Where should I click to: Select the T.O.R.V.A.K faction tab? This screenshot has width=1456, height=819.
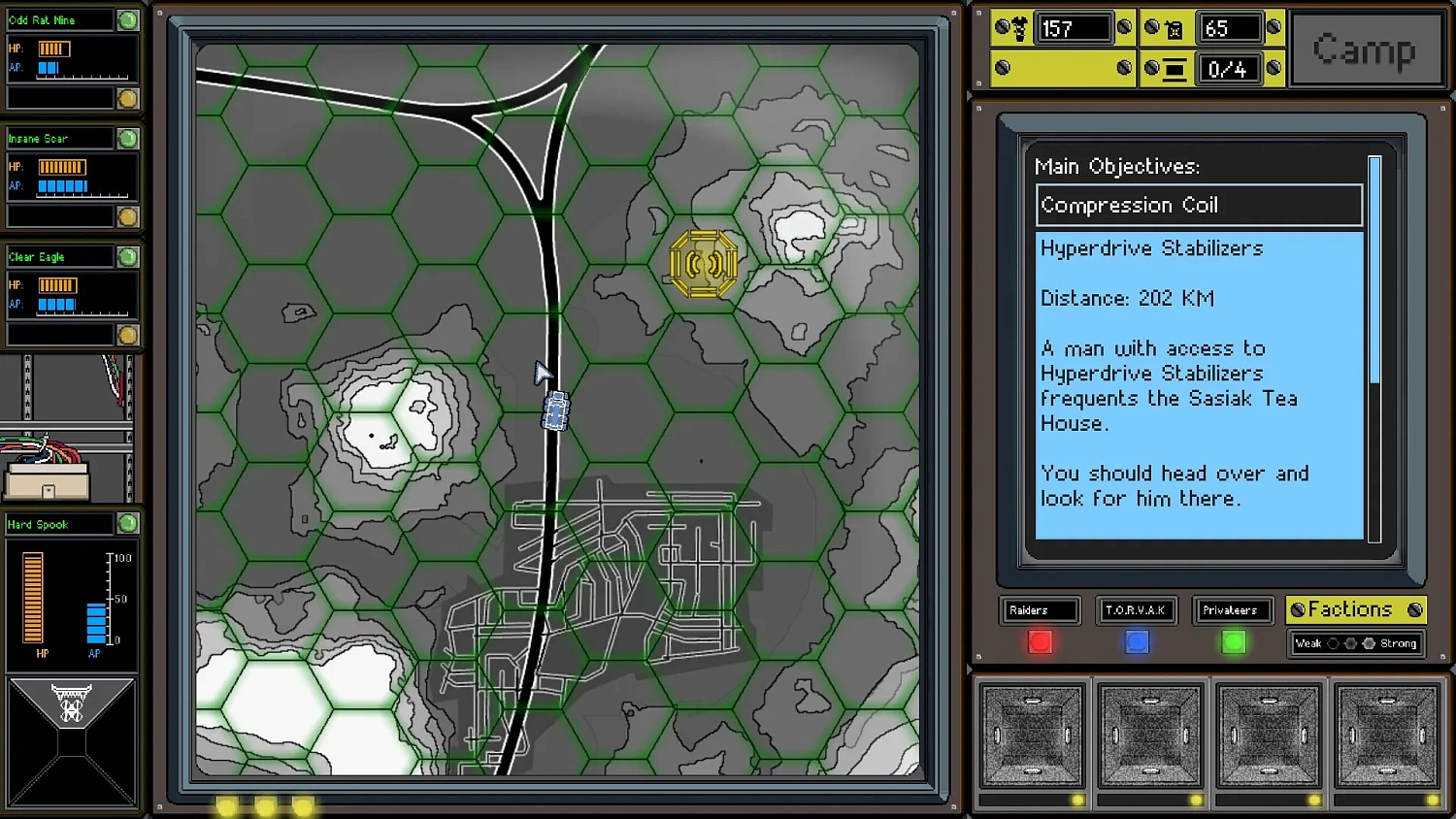point(1136,610)
